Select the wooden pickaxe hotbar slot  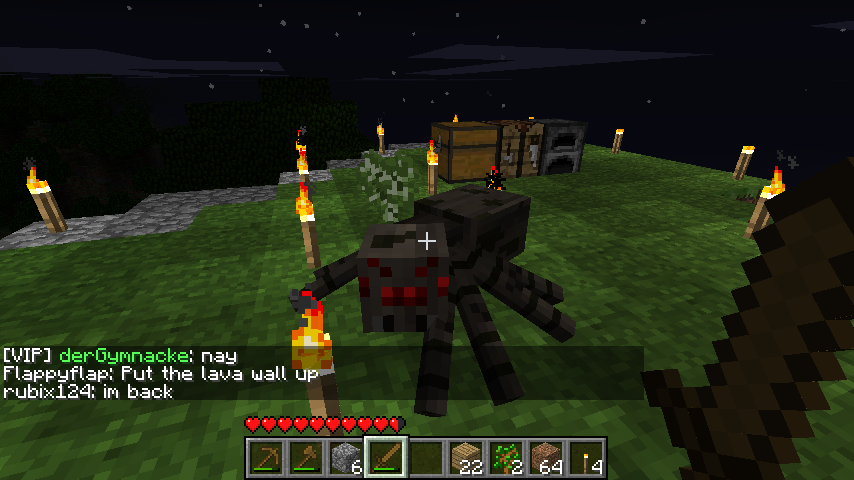coord(265,458)
